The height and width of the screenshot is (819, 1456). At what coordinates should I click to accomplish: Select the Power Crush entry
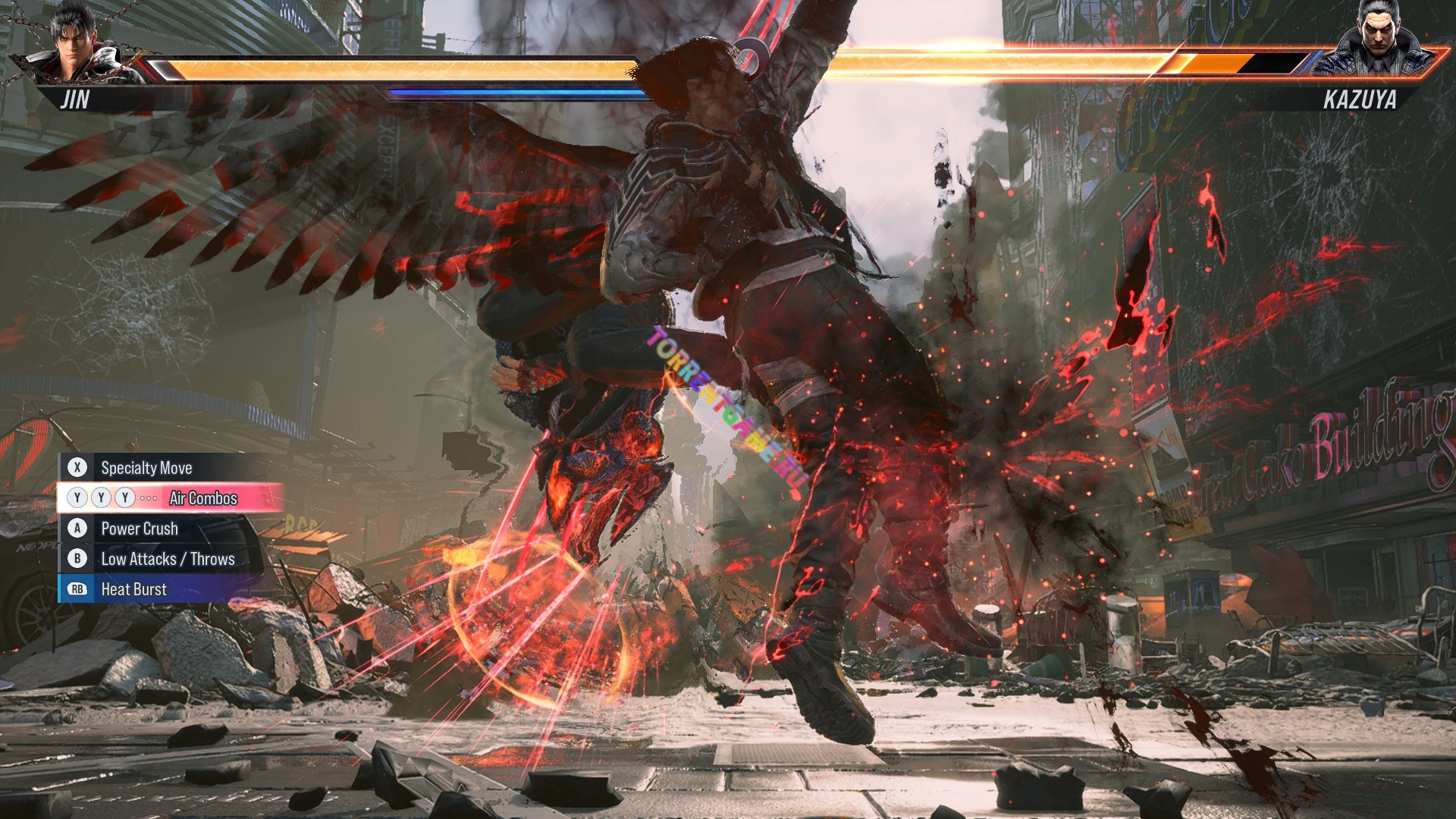(140, 529)
